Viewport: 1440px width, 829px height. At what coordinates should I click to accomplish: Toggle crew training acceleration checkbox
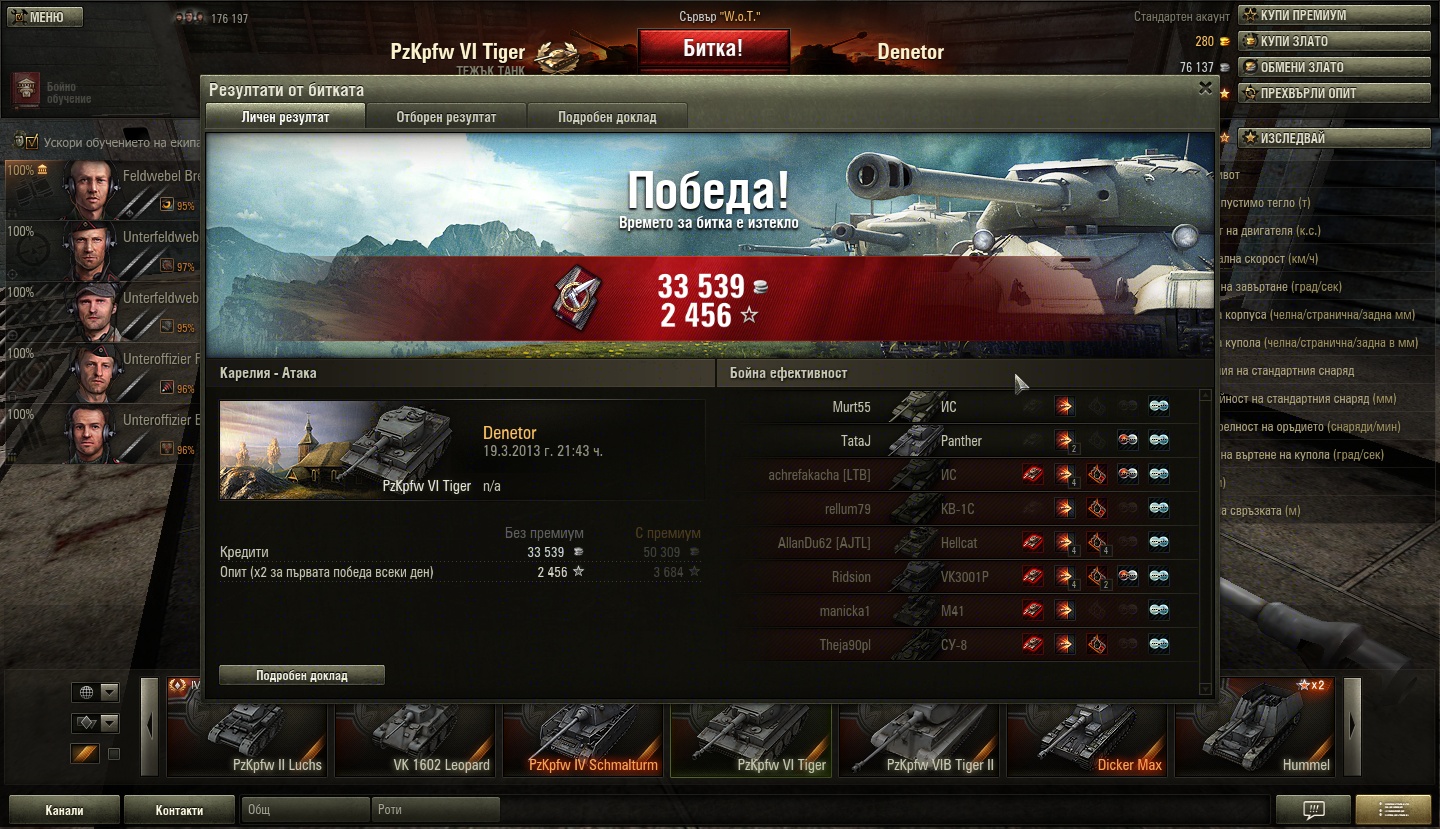(32, 141)
